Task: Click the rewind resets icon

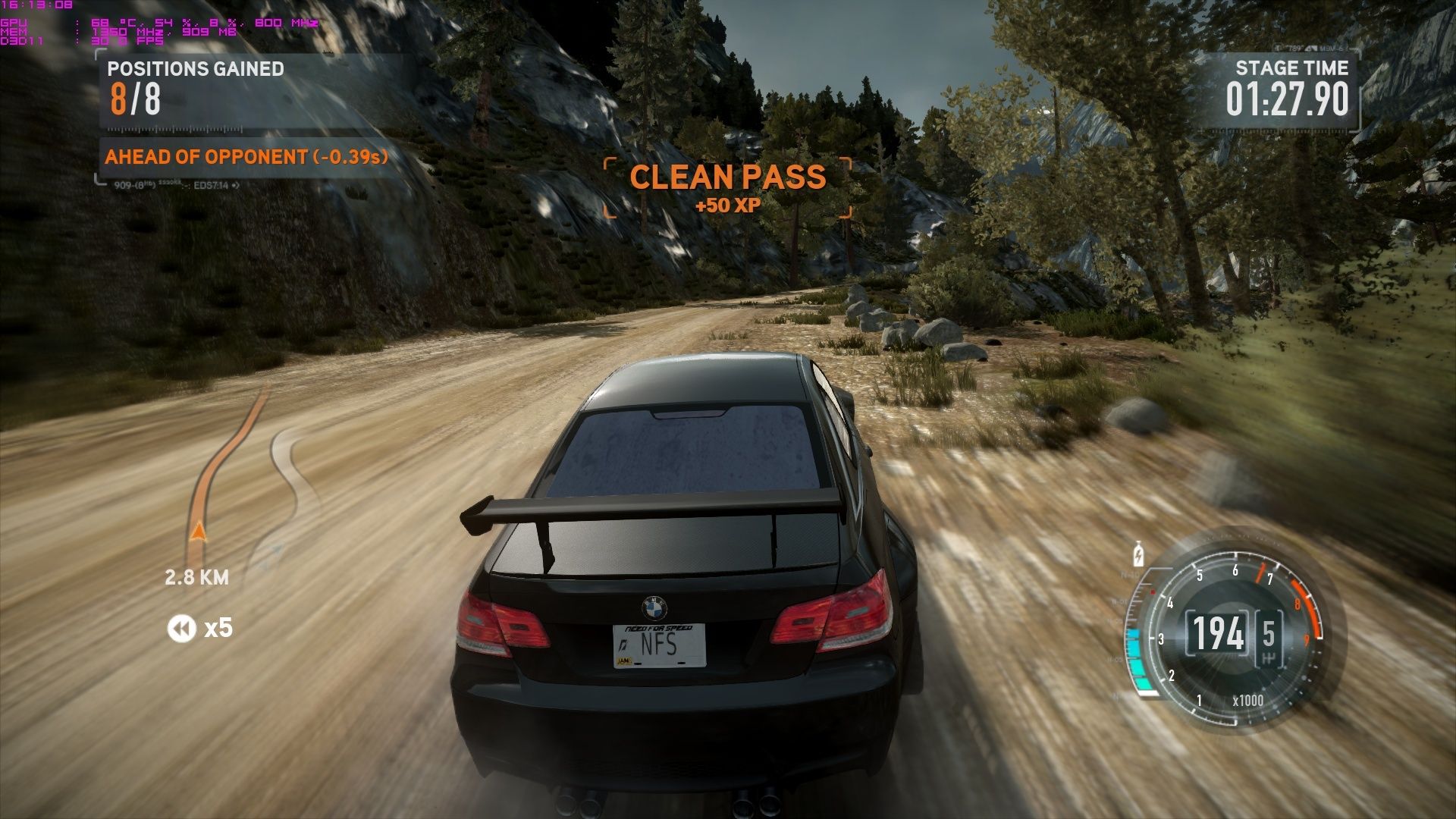Action: pyautogui.click(x=181, y=628)
